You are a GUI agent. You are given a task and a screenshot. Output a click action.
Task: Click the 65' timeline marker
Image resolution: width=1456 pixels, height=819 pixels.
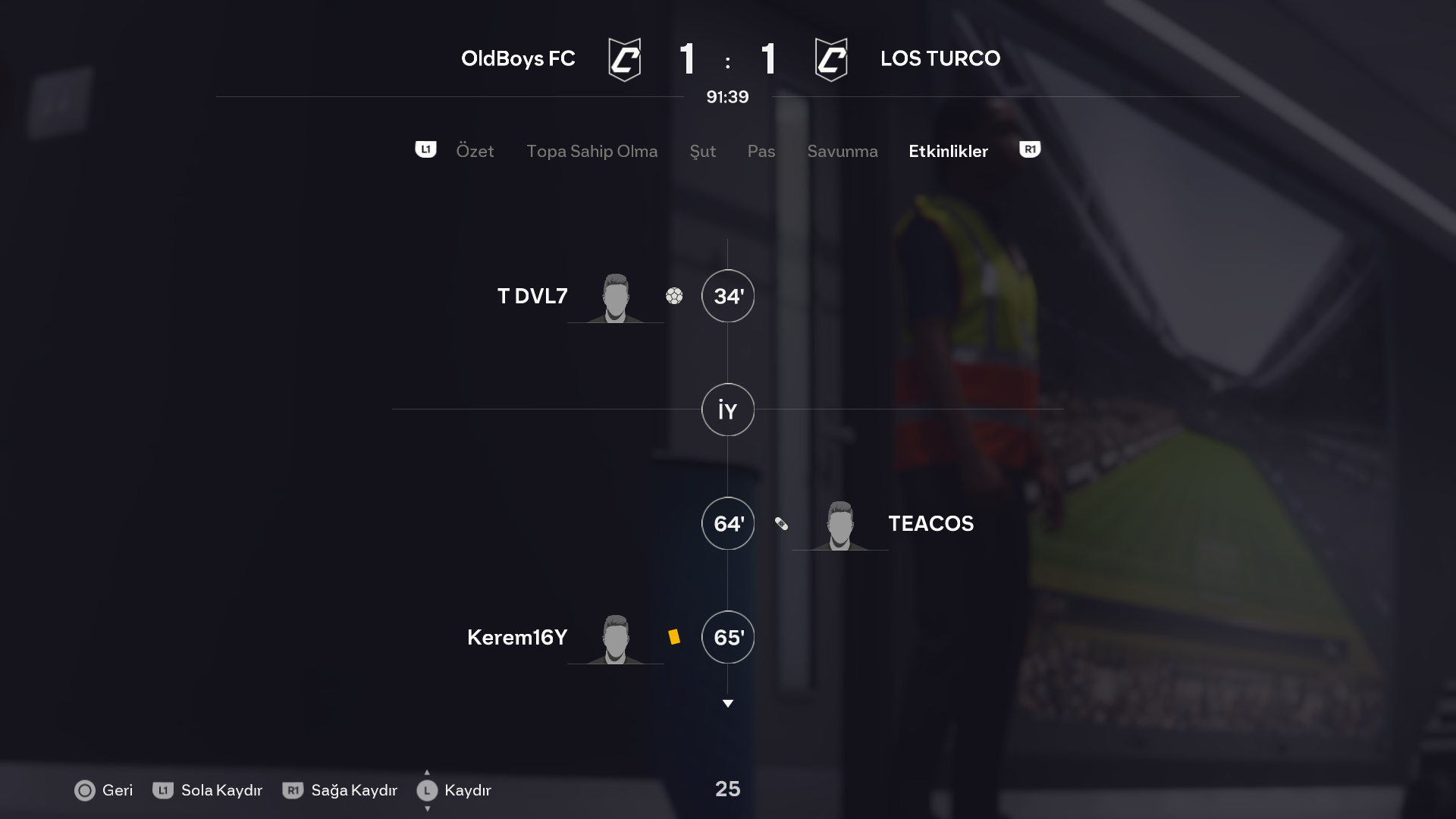point(728,637)
